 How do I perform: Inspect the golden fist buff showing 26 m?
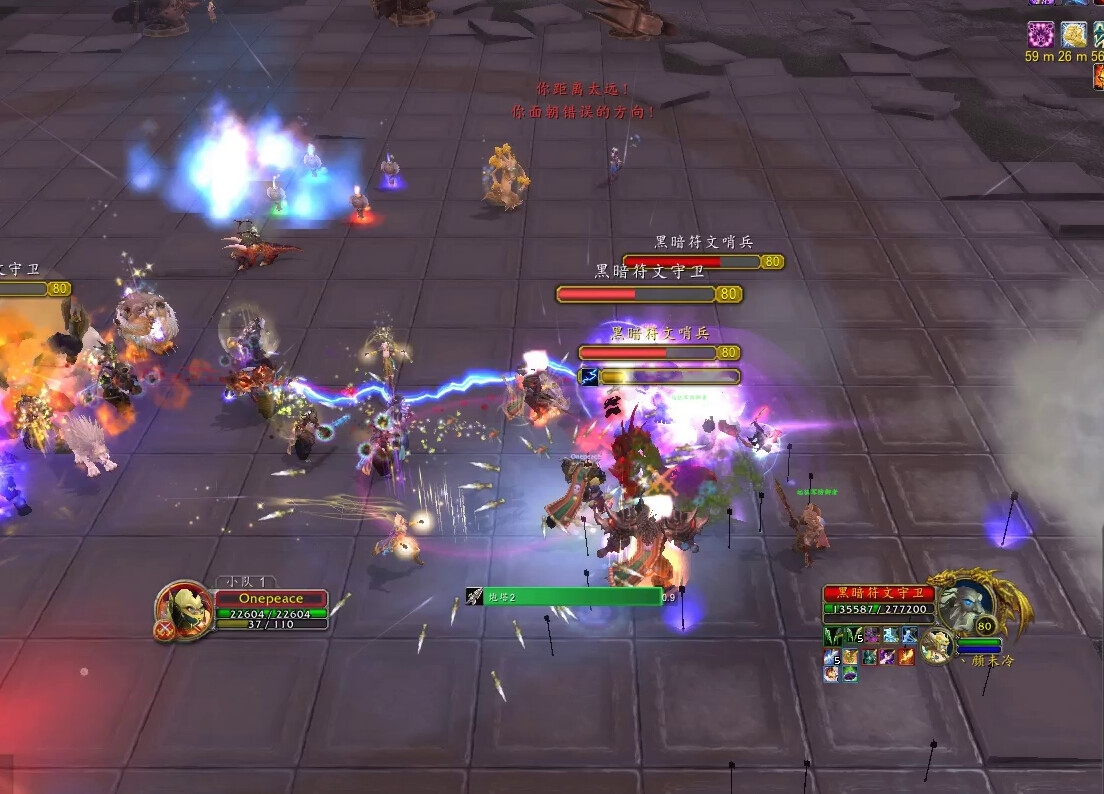click(x=1073, y=35)
